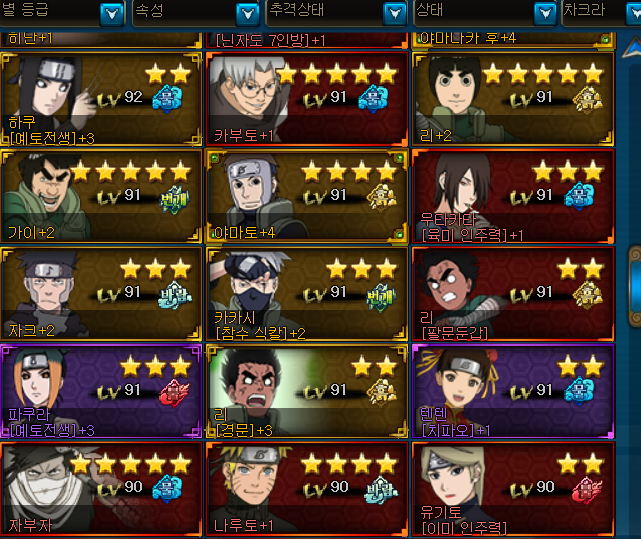The image size is (641, 539).
Task: Select the 나루토+1 ninja card
Action: (306, 490)
